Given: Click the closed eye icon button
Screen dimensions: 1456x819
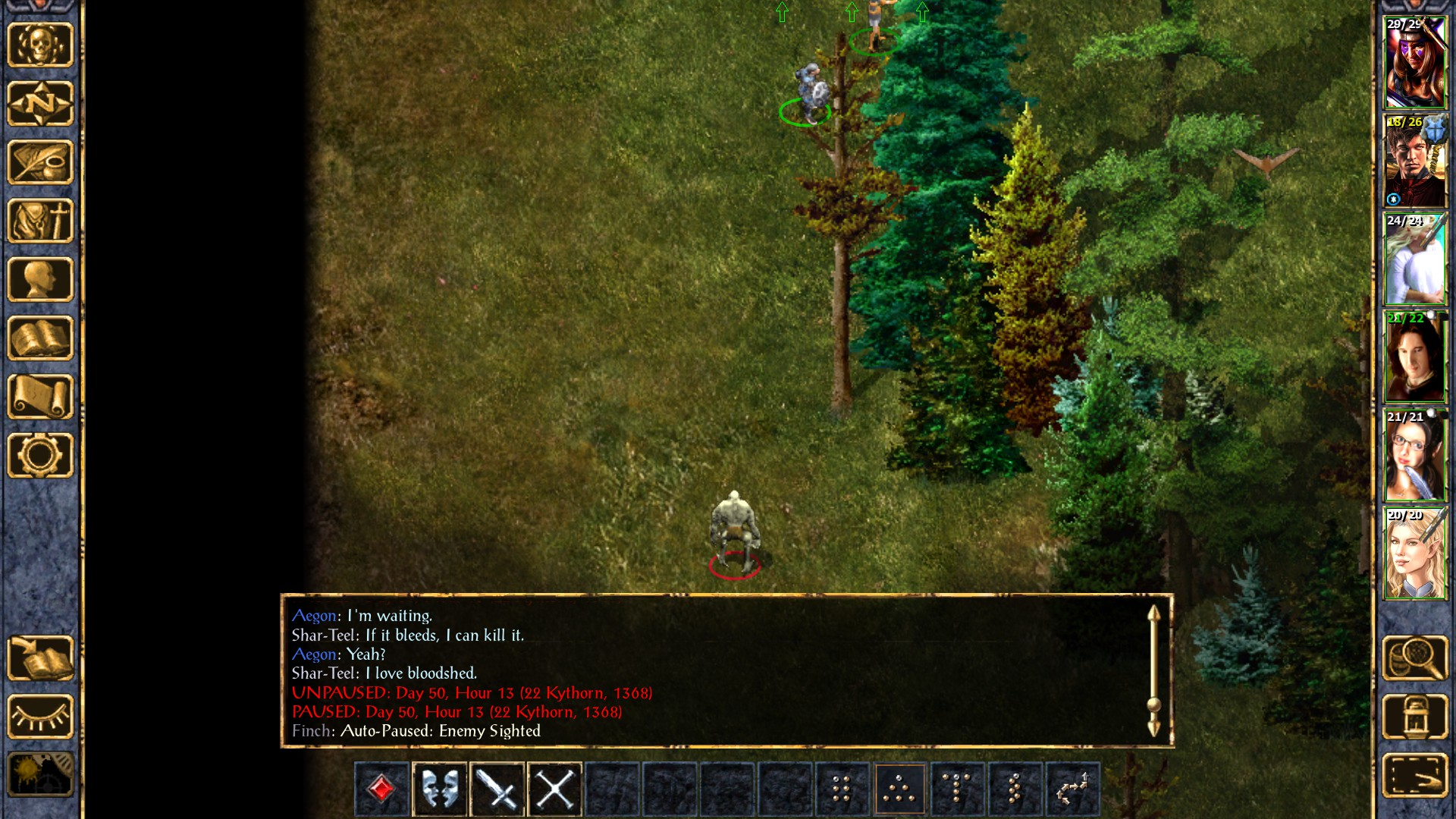Looking at the screenshot, I should click(x=40, y=717).
